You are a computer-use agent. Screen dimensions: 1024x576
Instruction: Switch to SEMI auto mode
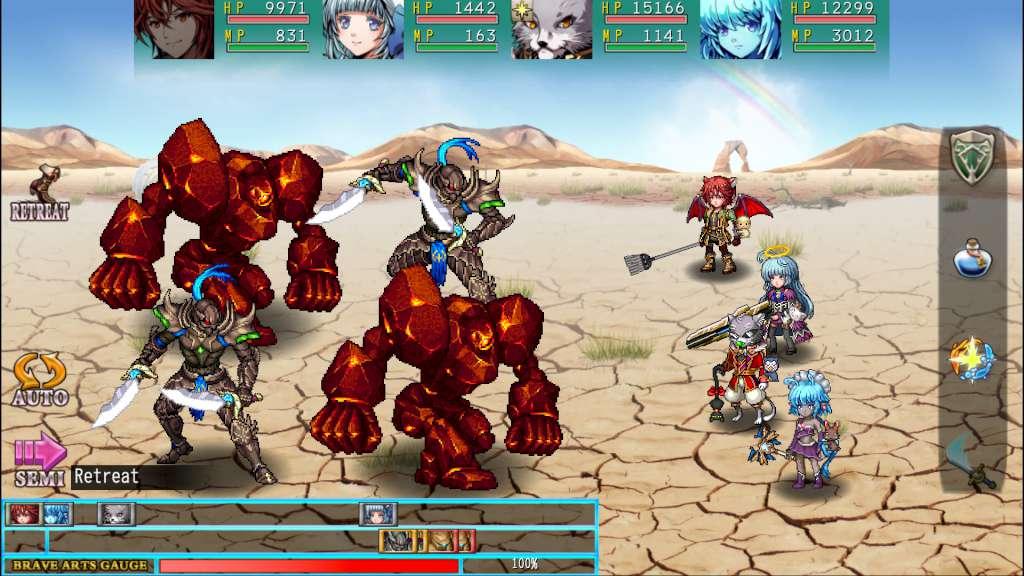[40, 460]
